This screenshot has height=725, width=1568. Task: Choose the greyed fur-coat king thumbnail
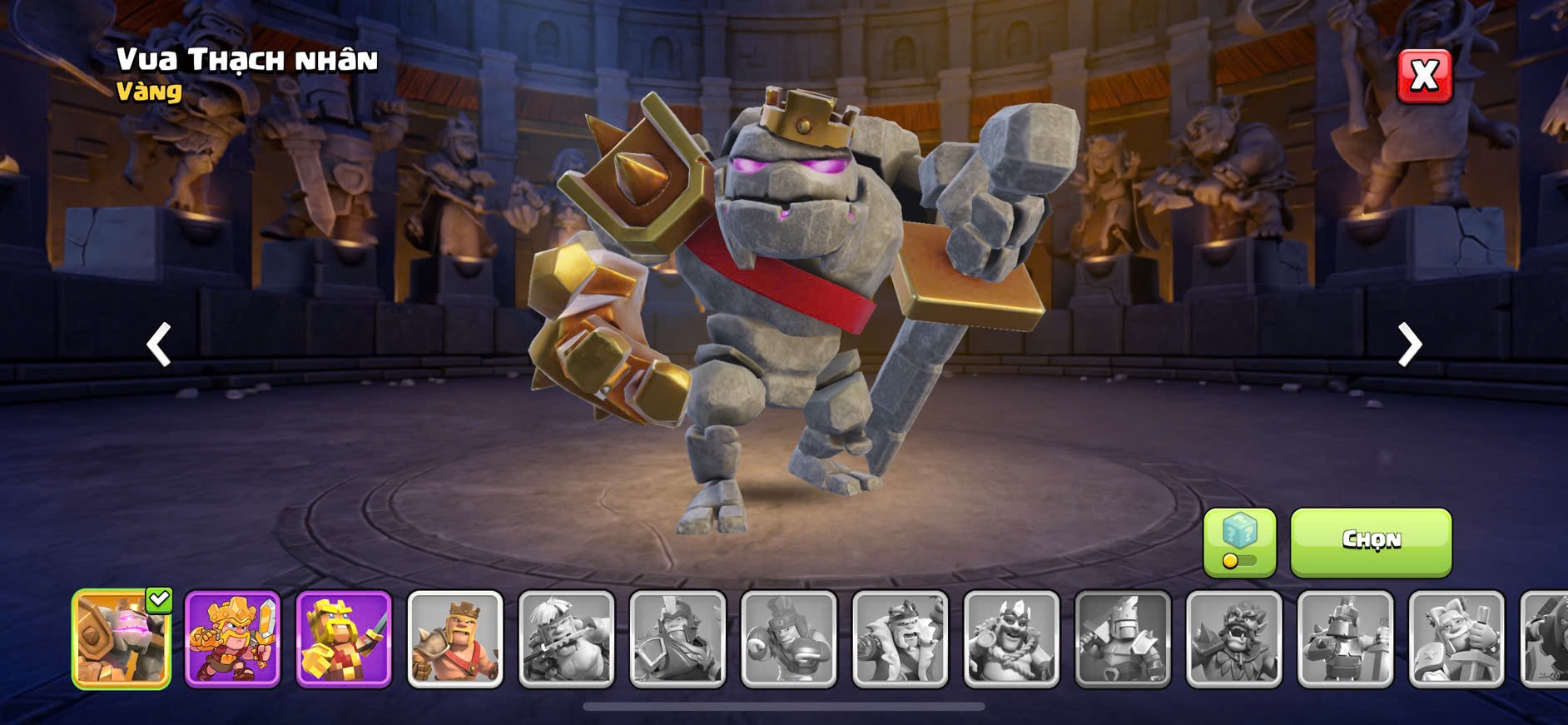901,639
